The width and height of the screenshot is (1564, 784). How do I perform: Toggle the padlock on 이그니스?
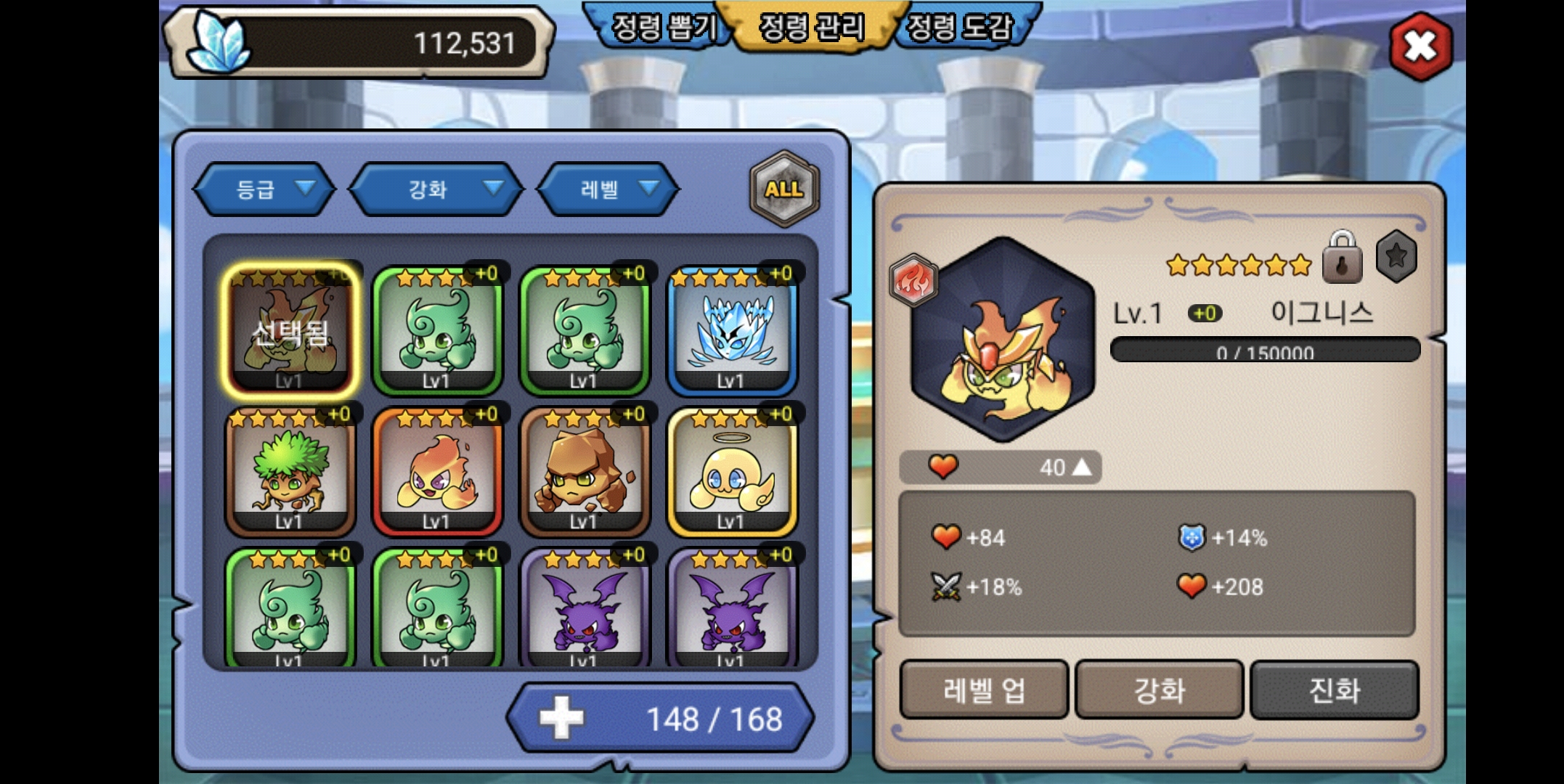pyautogui.click(x=1342, y=258)
